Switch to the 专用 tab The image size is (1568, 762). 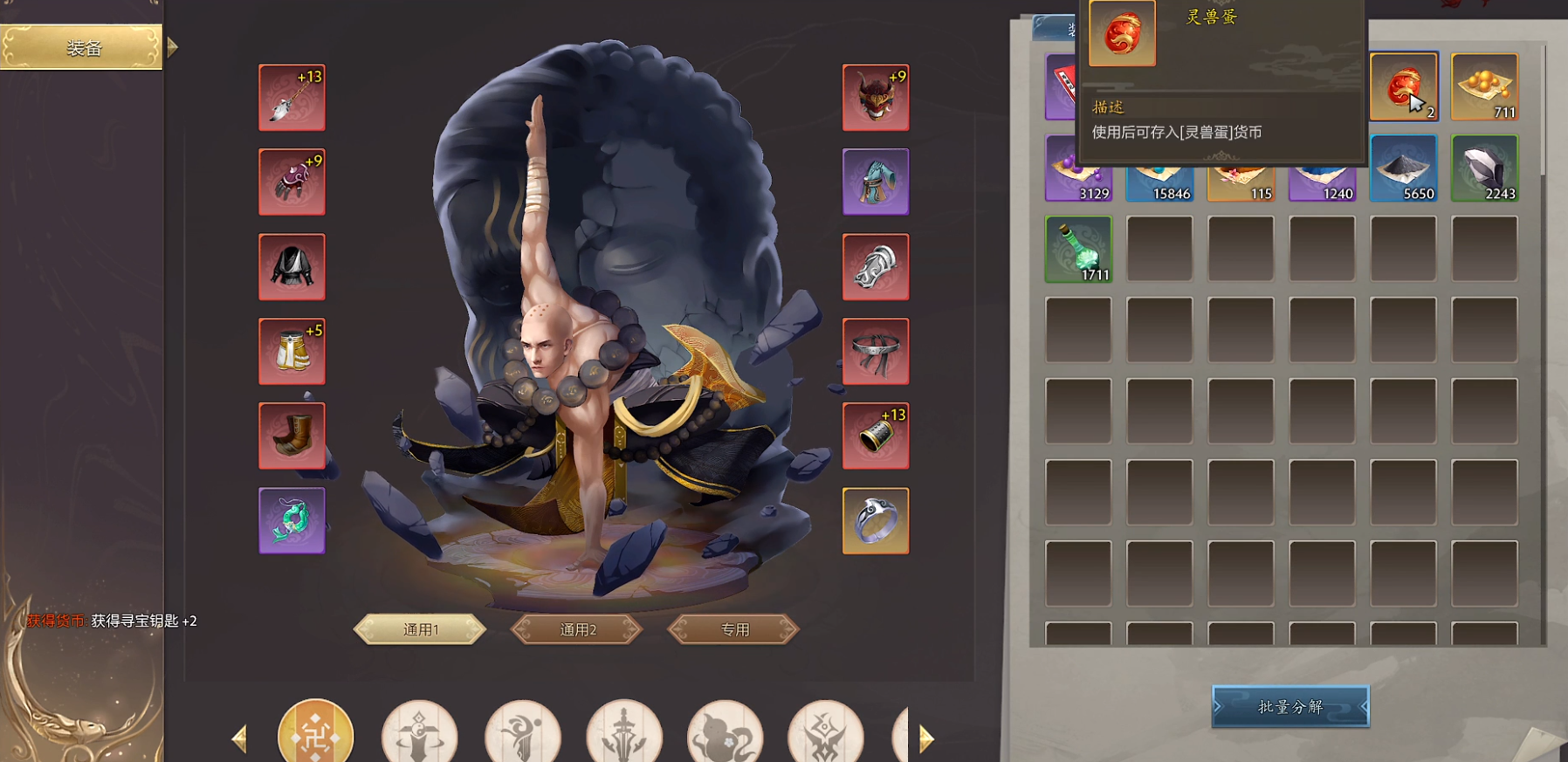click(732, 629)
